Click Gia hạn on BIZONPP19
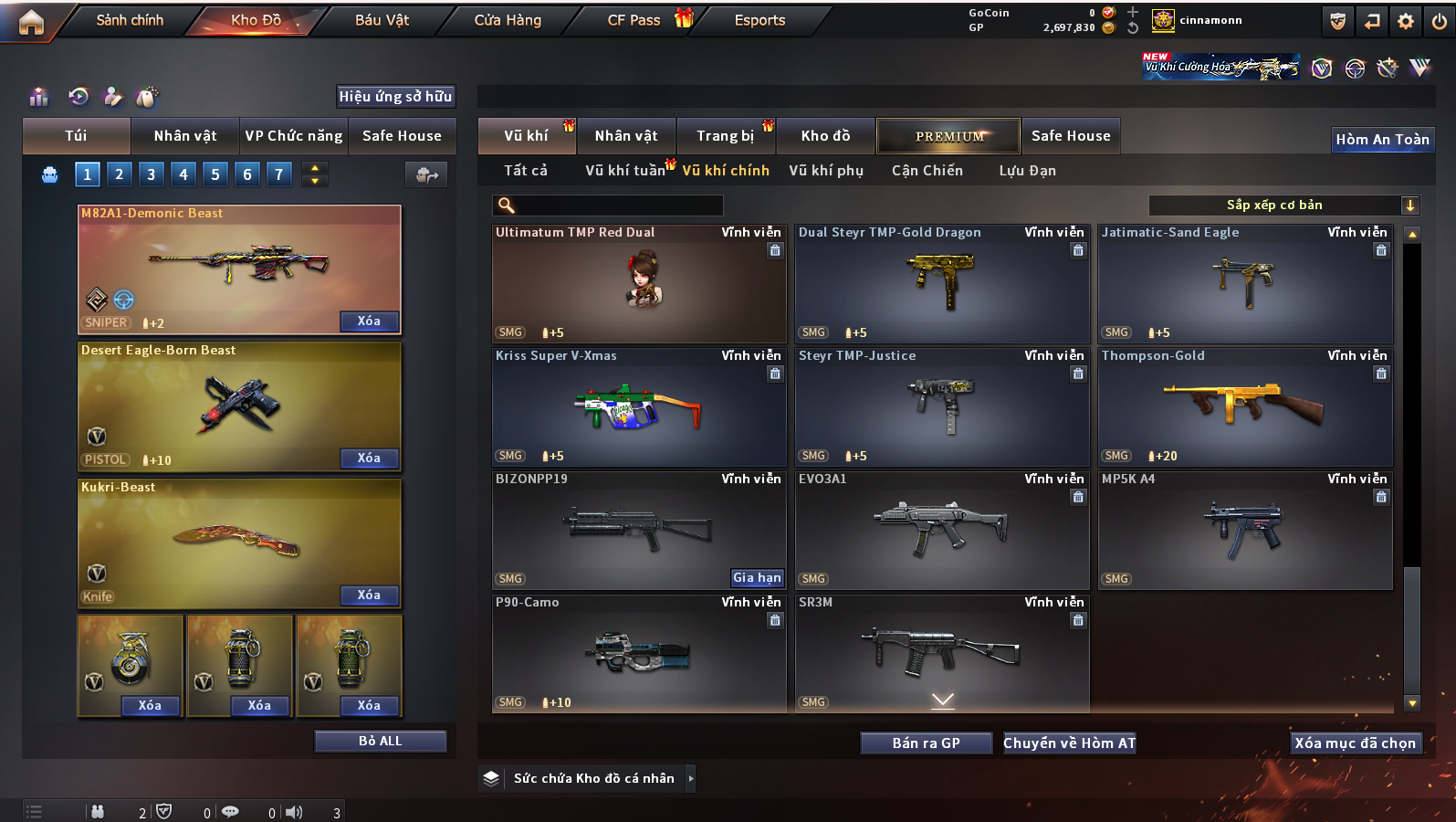This screenshot has width=1456, height=822. coord(757,577)
